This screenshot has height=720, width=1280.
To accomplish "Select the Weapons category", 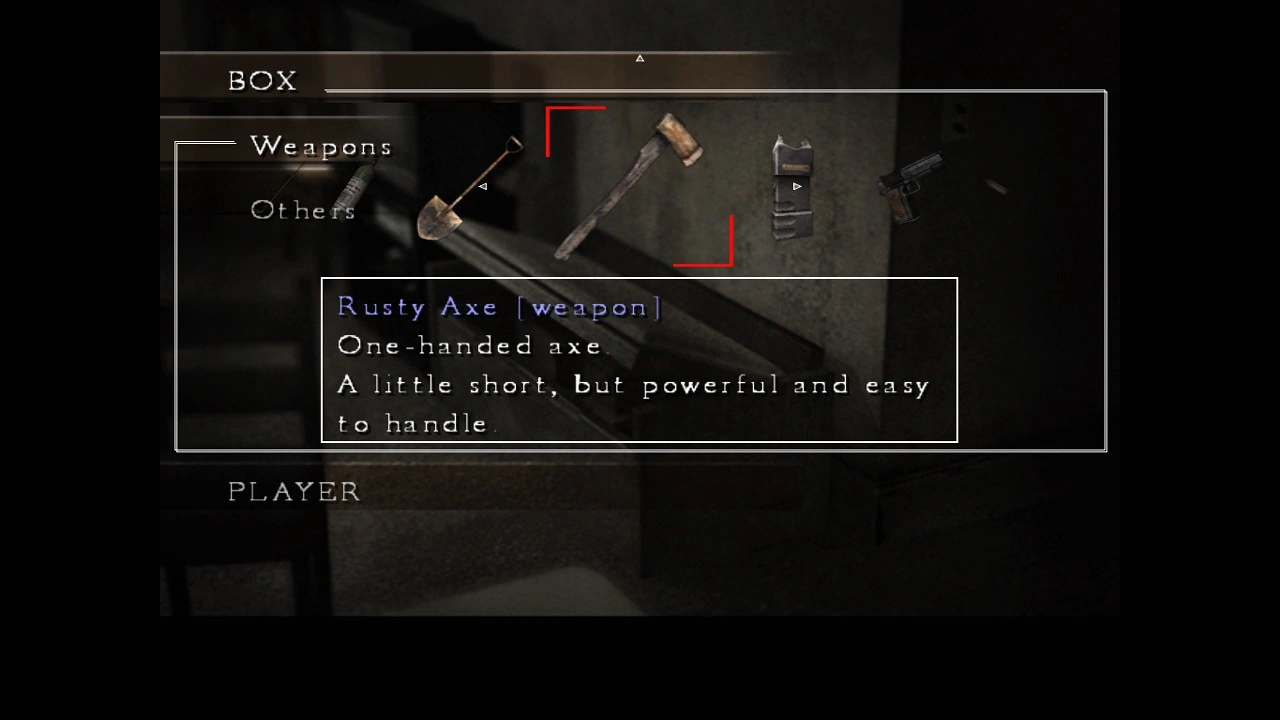I will click(x=321, y=147).
